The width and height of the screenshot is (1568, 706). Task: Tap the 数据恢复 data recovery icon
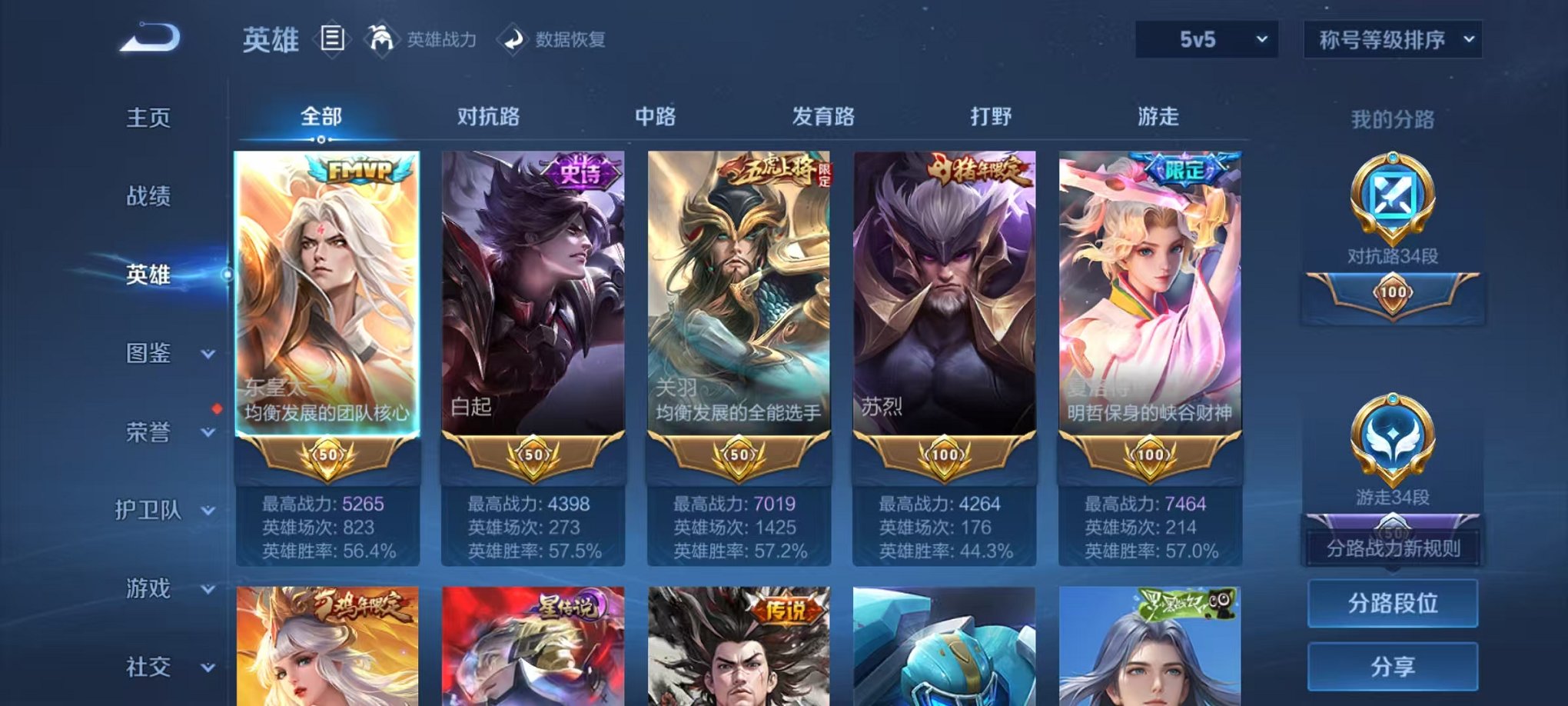[x=512, y=37]
